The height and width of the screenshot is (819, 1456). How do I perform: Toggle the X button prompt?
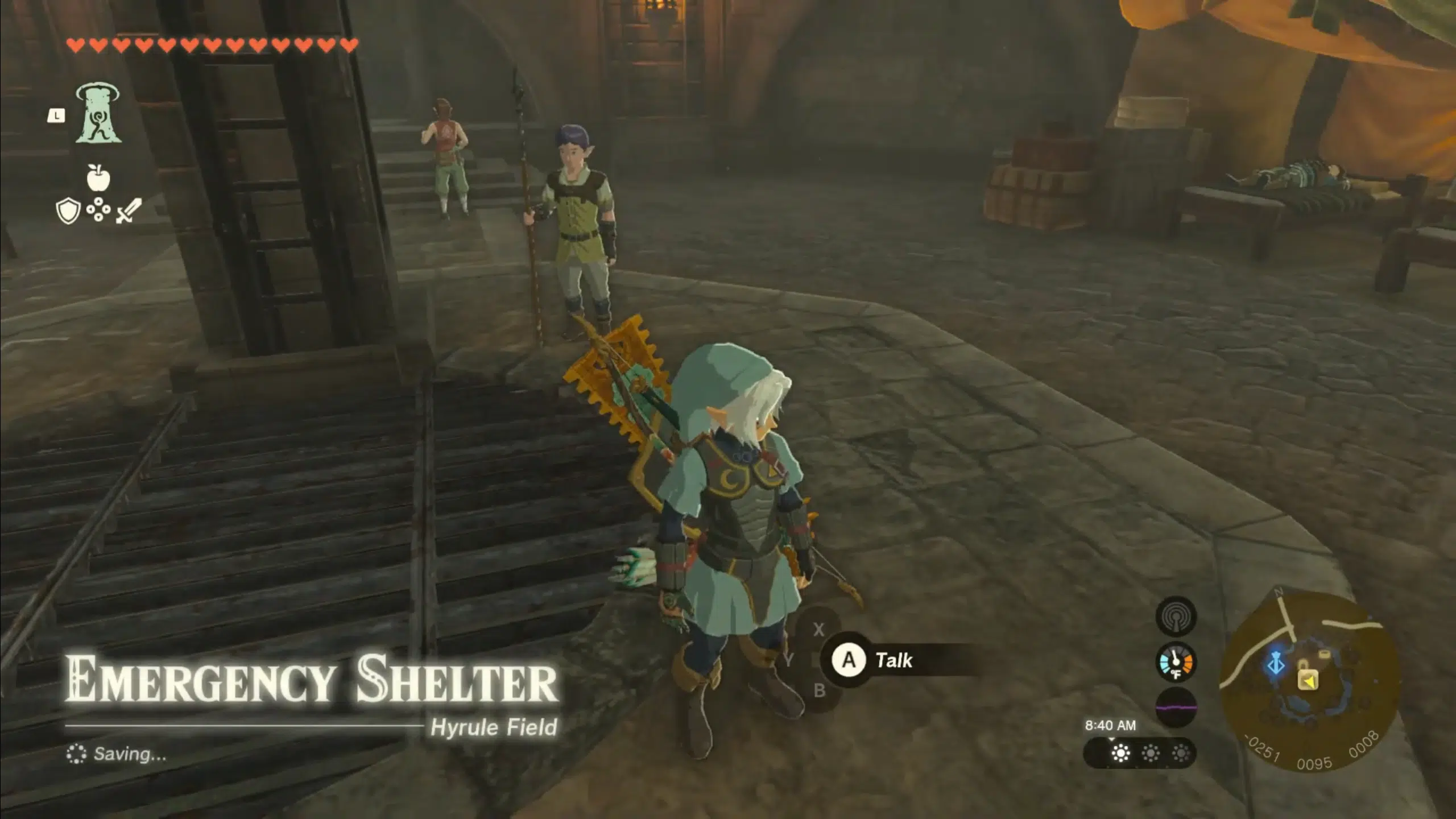(819, 629)
